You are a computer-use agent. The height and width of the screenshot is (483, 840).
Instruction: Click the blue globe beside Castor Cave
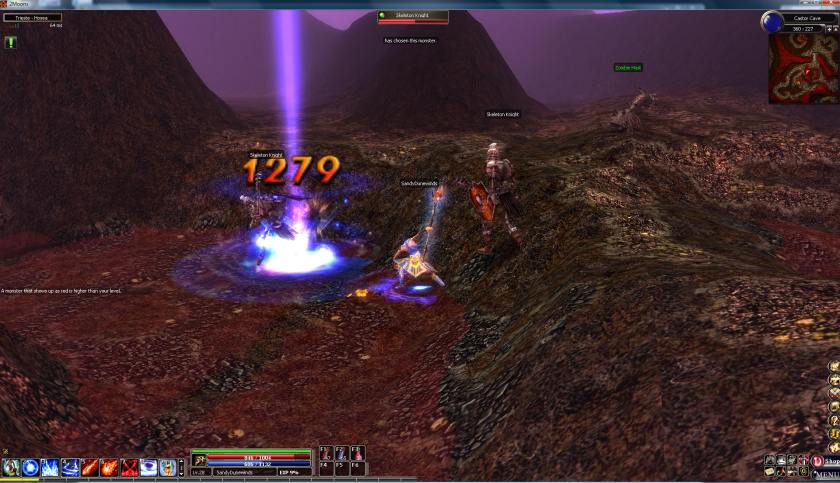(x=771, y=19)
